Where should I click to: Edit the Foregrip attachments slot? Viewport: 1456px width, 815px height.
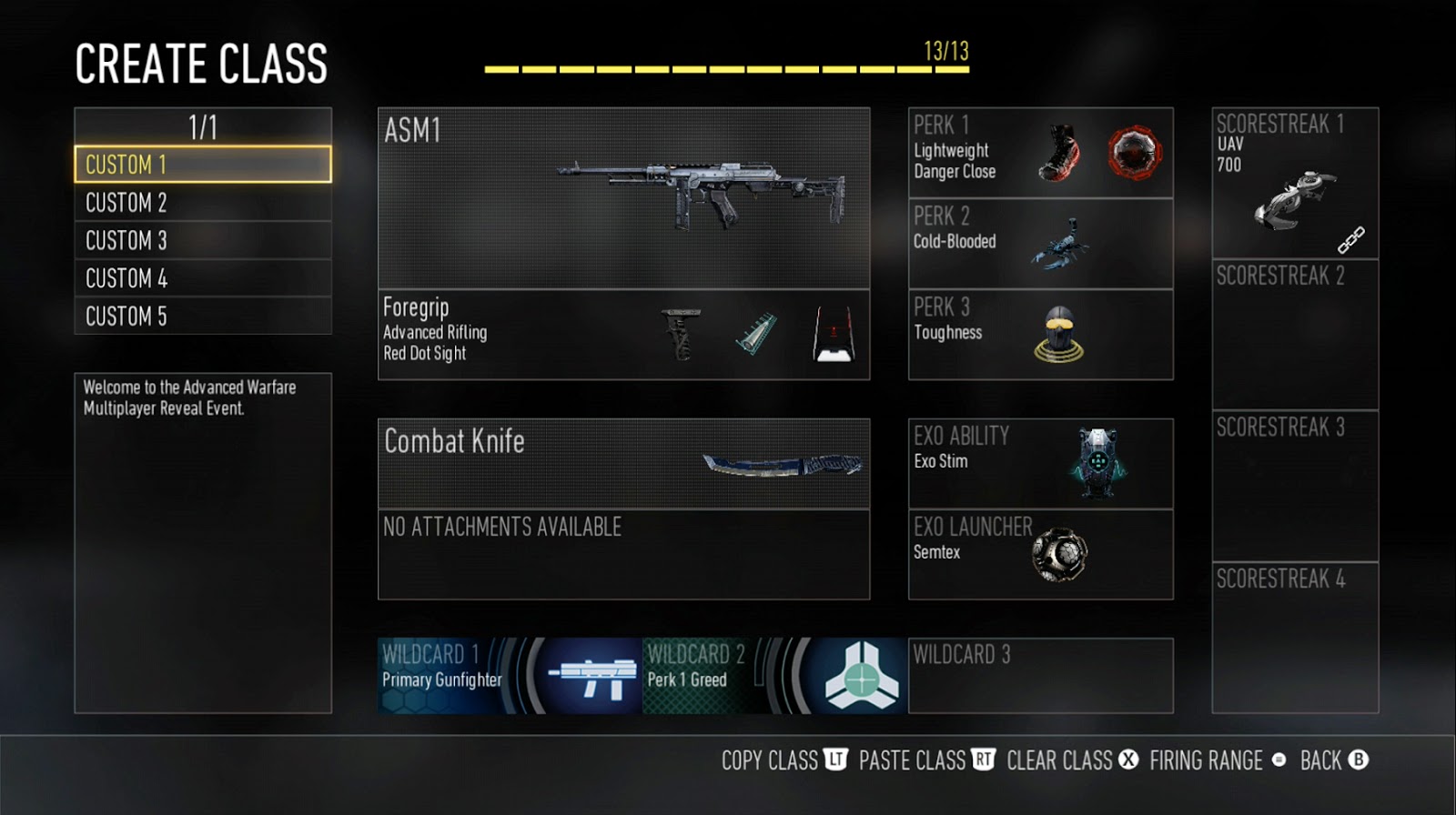(623, 334)
